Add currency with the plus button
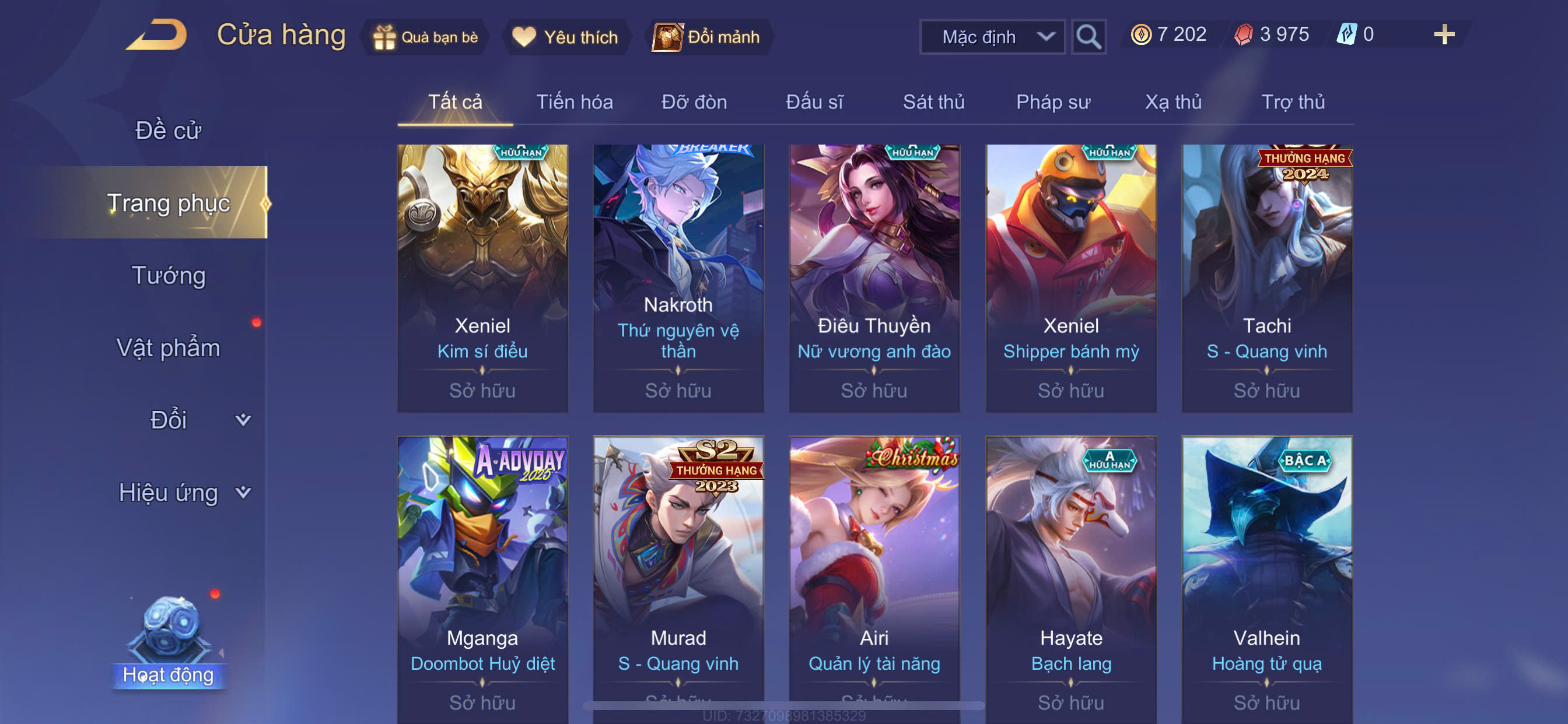 (1443, 34)
